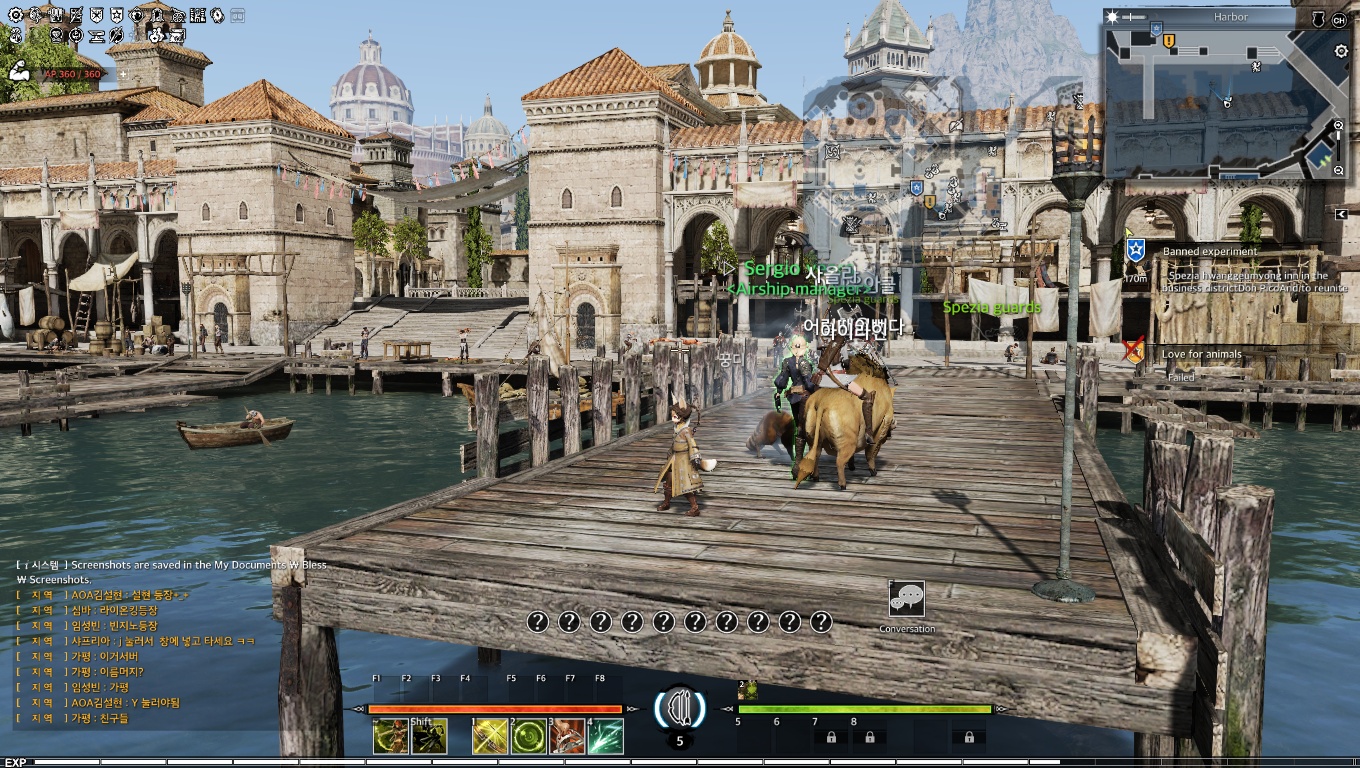The height and width of the screenshot is (768, 1360).
Task: Collapse the quest tracker with arrow button
Action: click(x=1340, y=213)
